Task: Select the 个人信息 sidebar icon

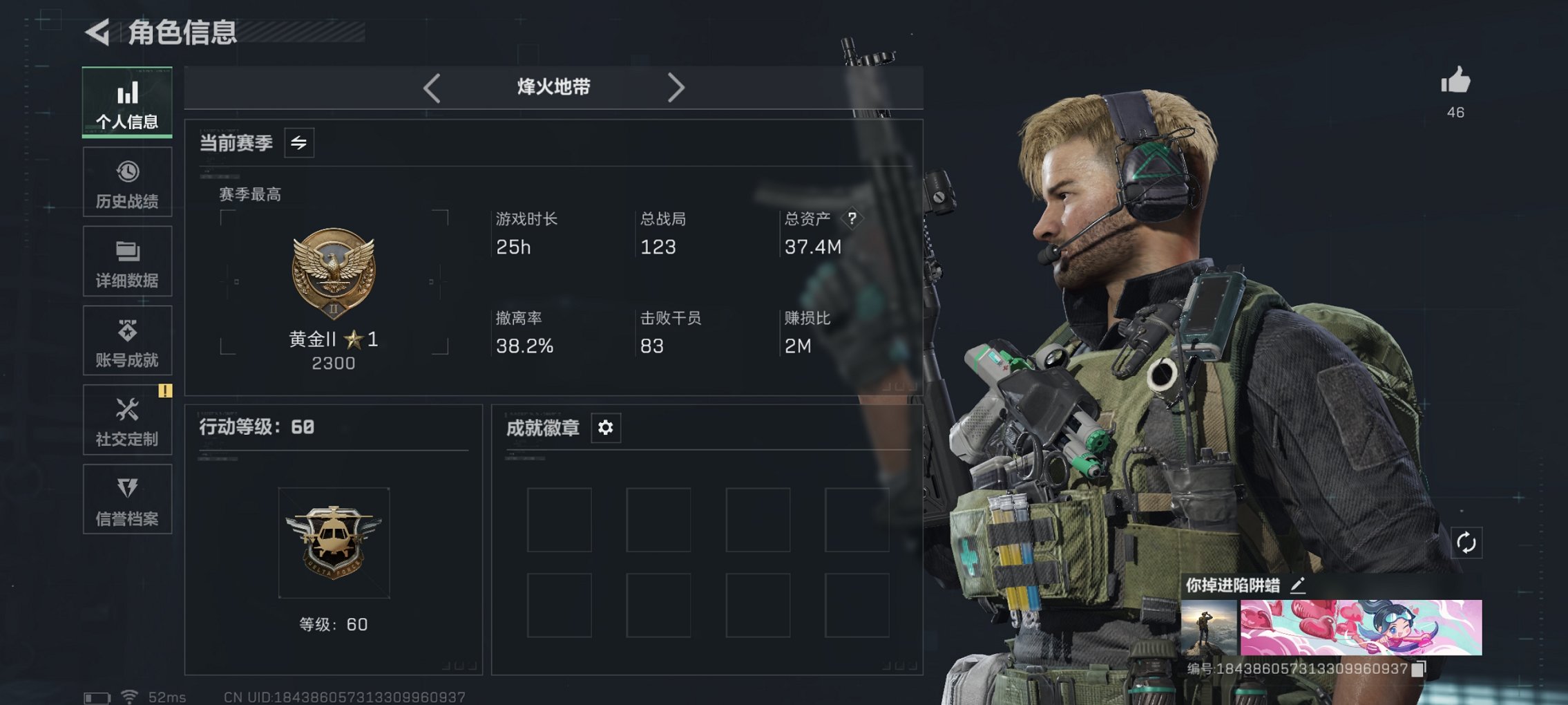Action: point(126,102)
